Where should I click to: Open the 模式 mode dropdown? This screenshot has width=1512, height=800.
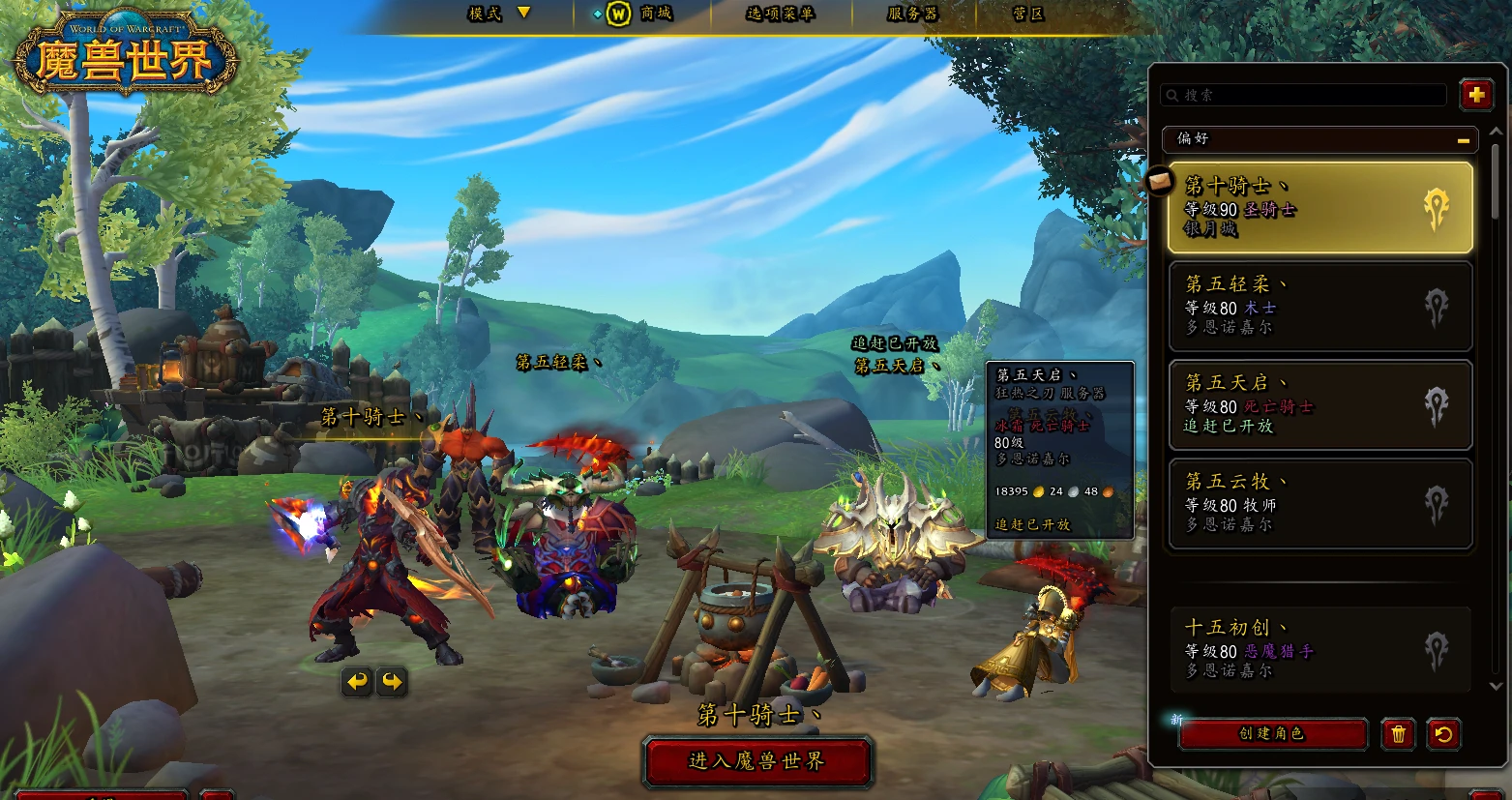(x=500, y=14)
